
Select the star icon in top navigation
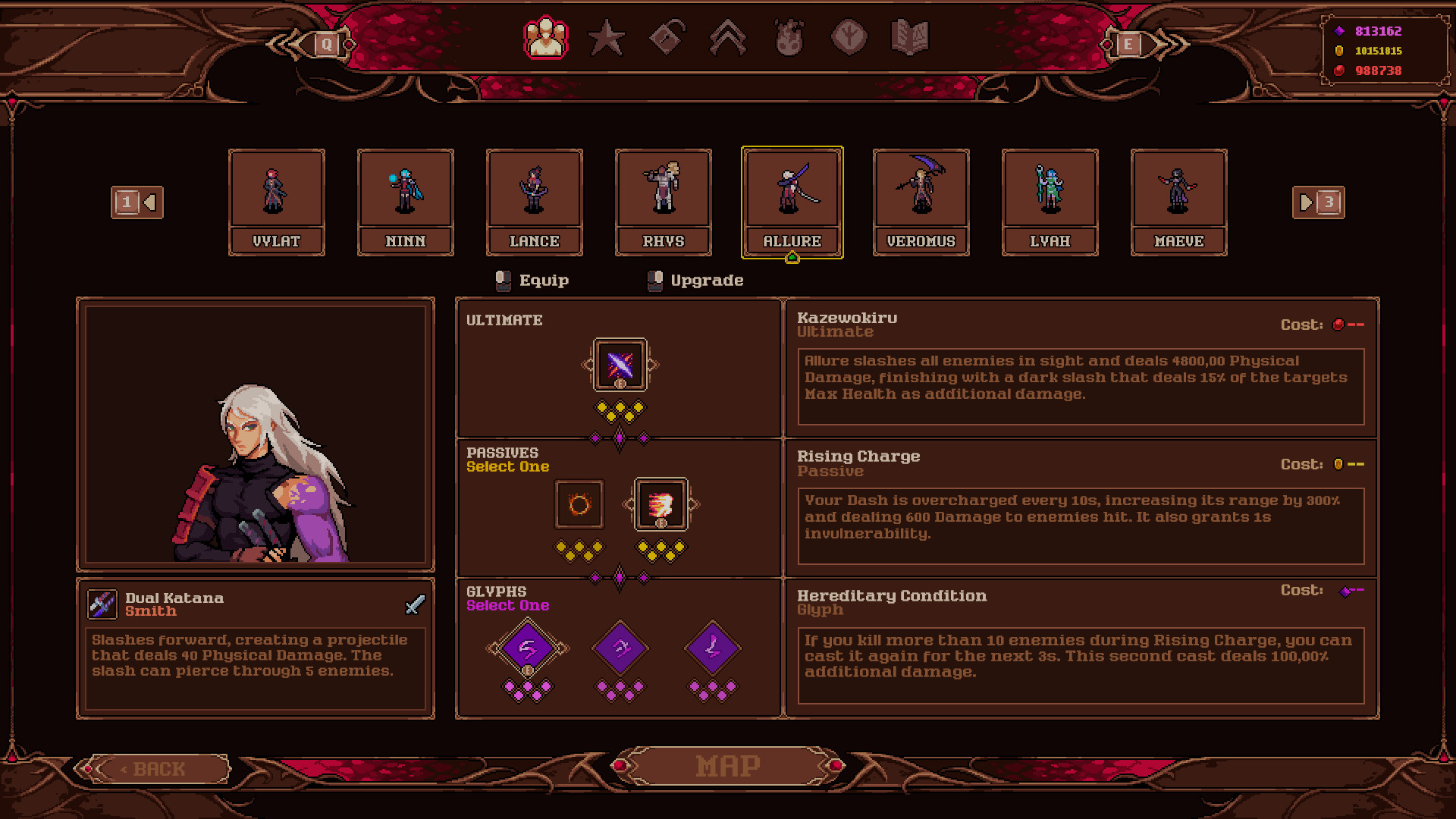pos(606,36)
